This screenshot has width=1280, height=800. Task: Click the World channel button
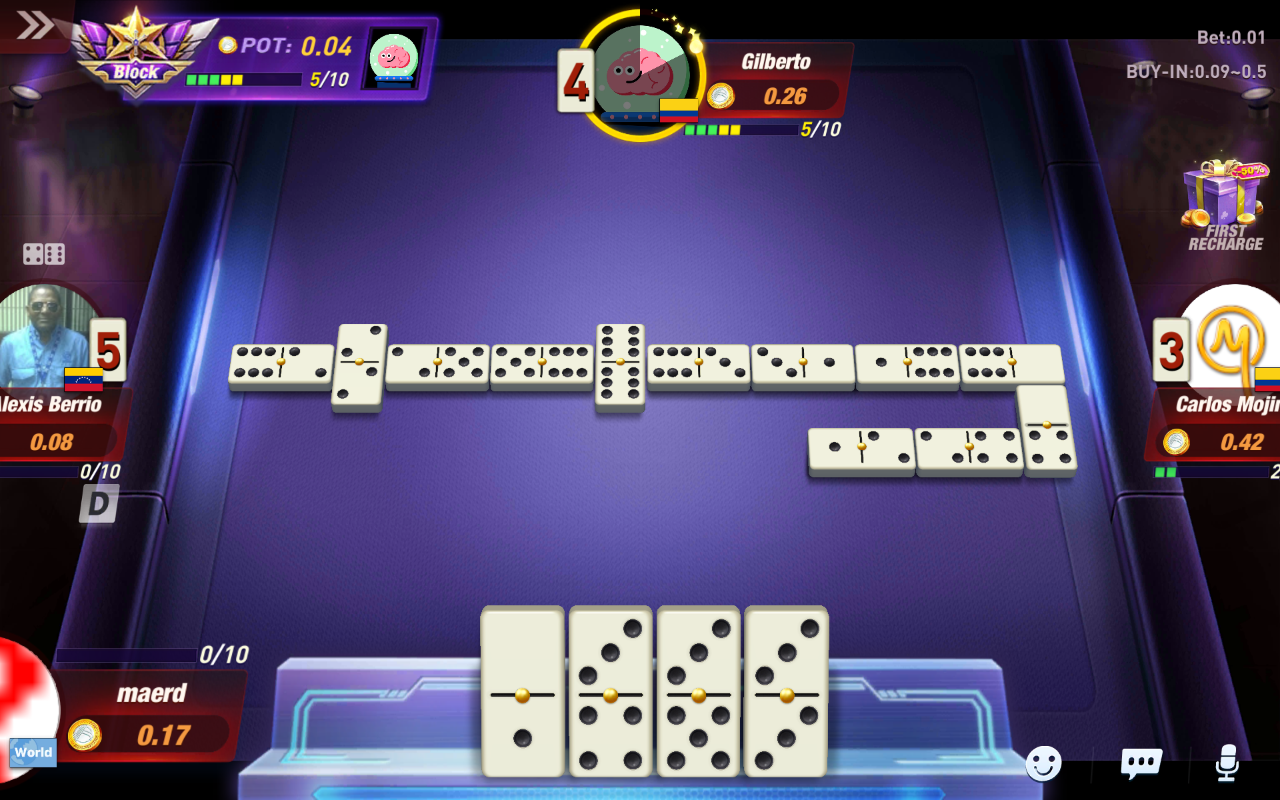[x=33, y=752]
